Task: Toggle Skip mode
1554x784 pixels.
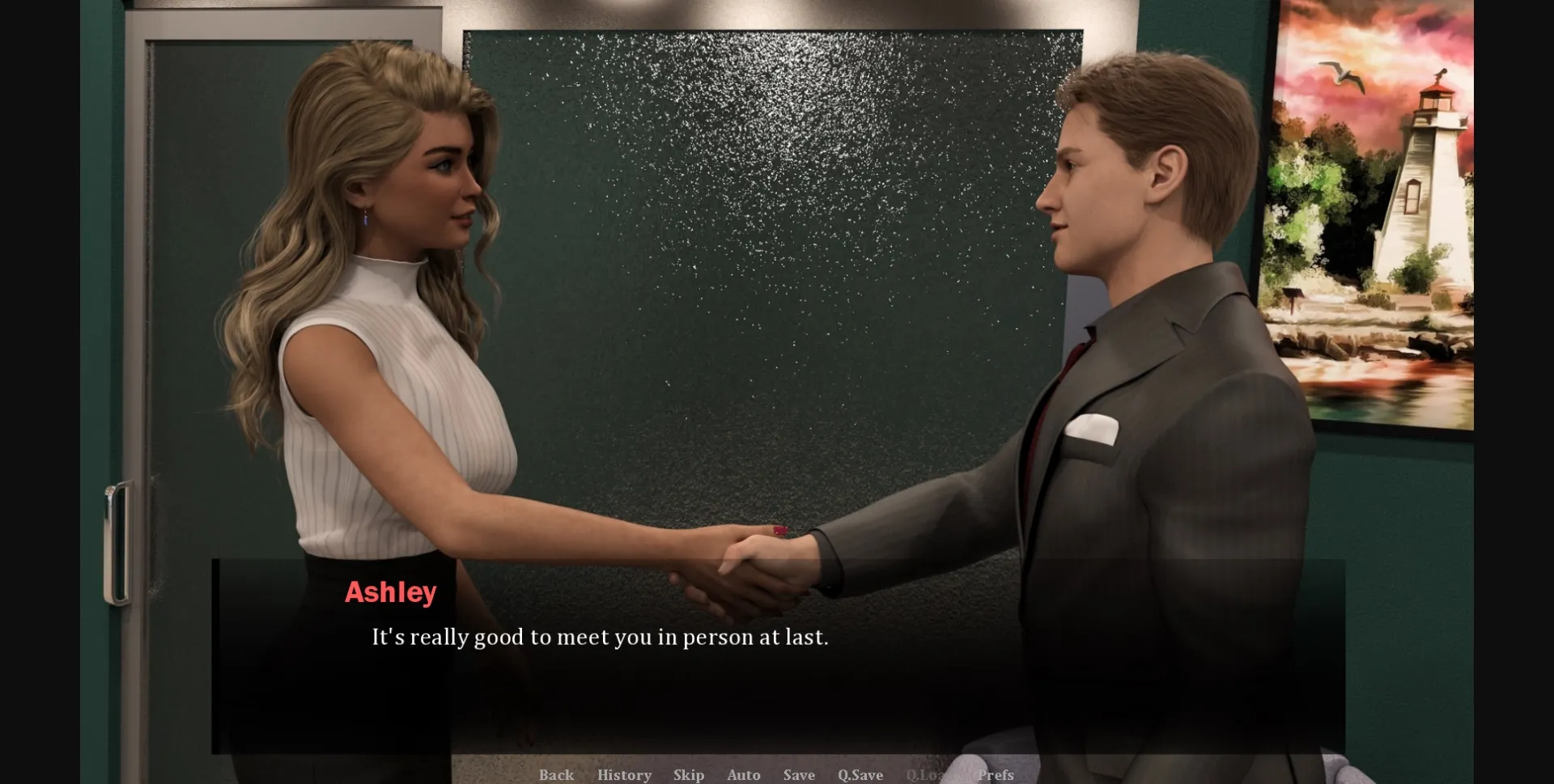Action: tap(689, 774)
